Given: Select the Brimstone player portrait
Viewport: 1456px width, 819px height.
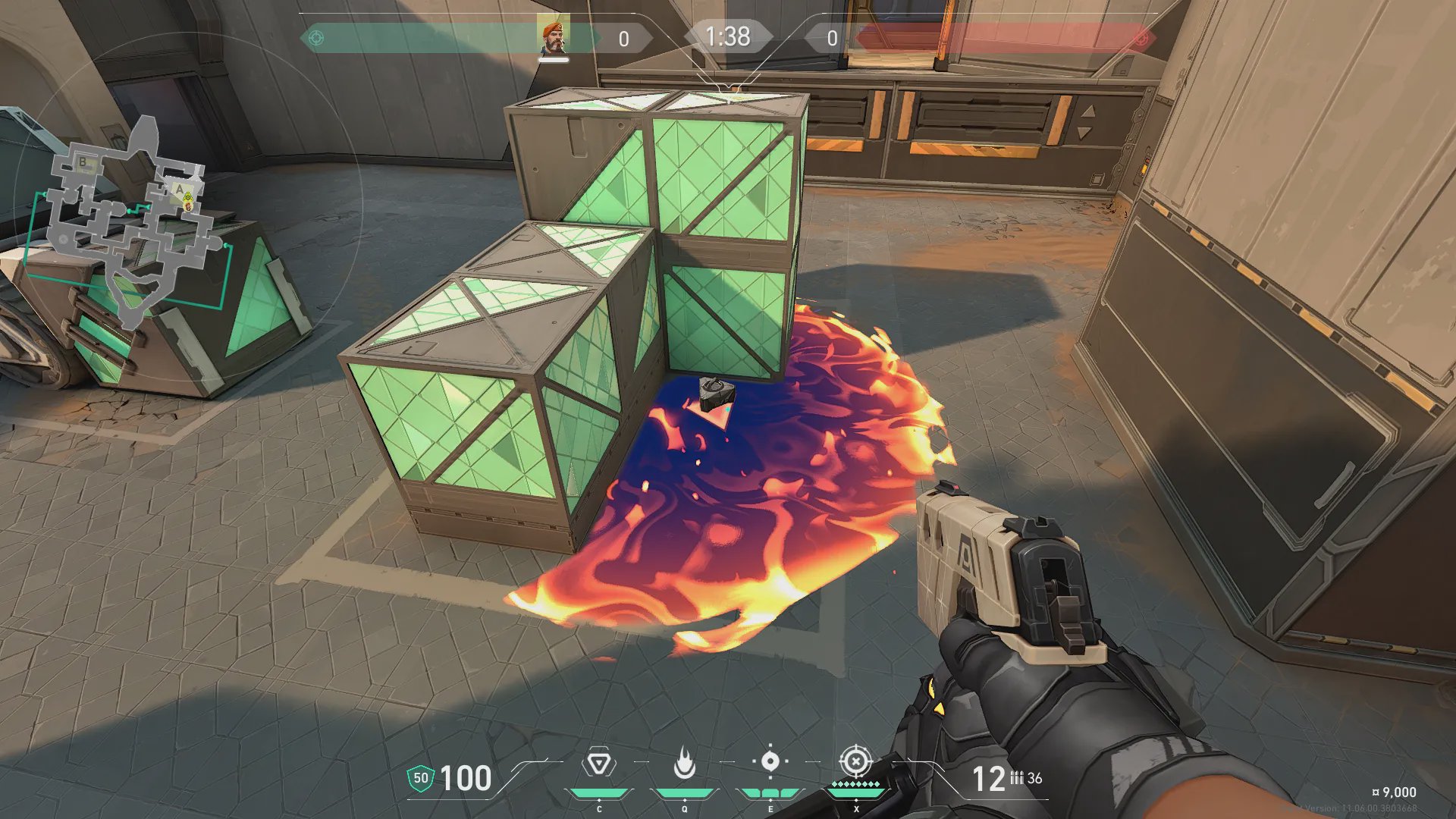Looking at the screenshot, I should [x=553, y=36].
